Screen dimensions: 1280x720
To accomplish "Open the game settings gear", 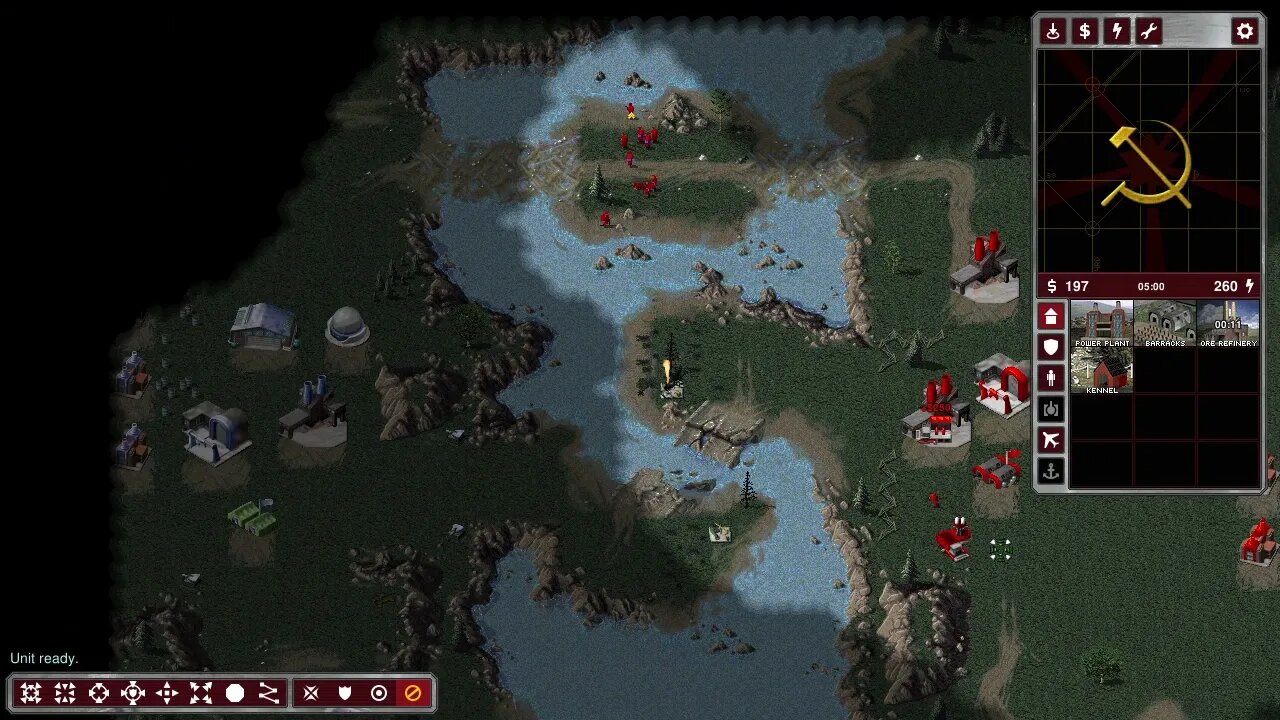I will [x=1245, y=31].
